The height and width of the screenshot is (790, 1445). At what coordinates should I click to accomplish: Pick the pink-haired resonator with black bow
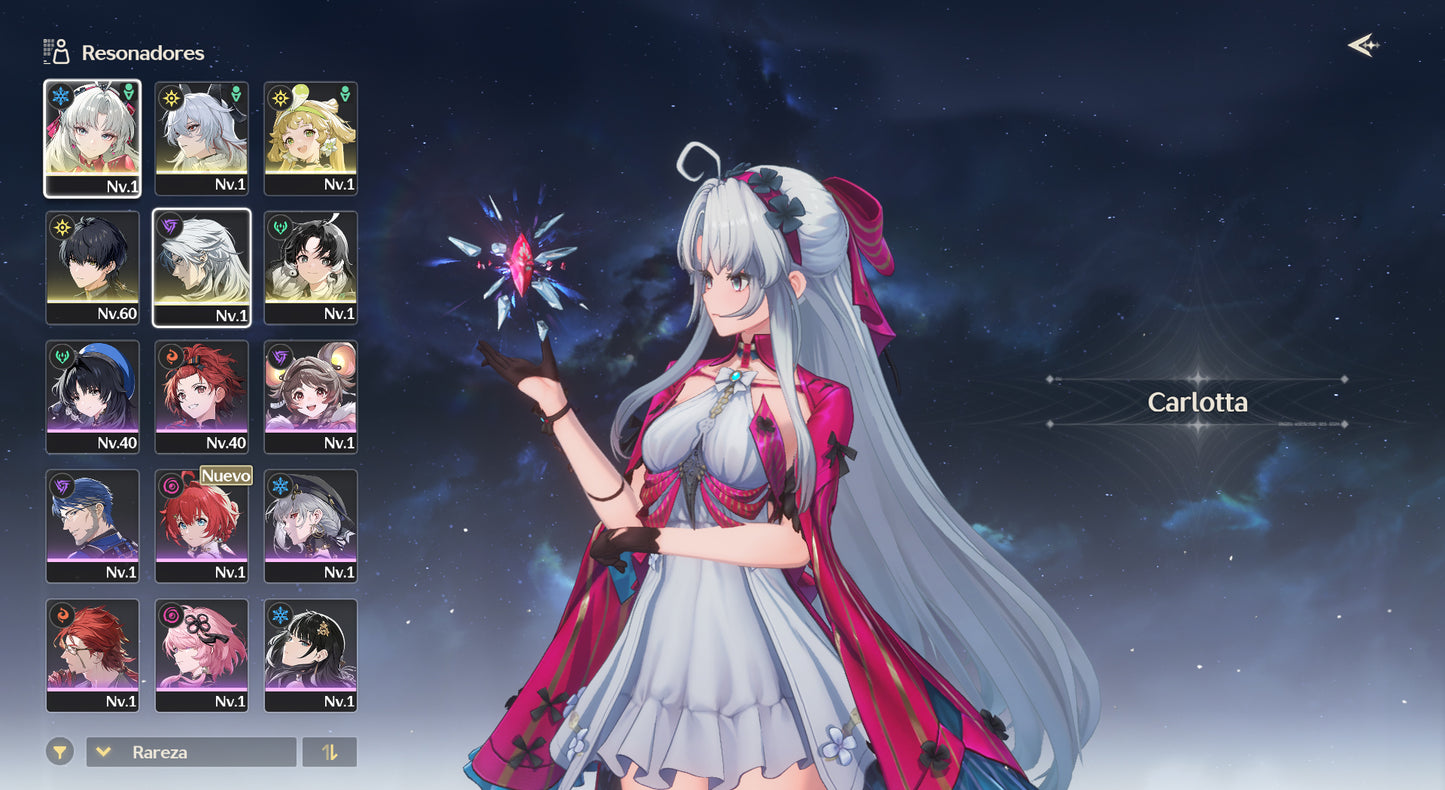[202, 654]
